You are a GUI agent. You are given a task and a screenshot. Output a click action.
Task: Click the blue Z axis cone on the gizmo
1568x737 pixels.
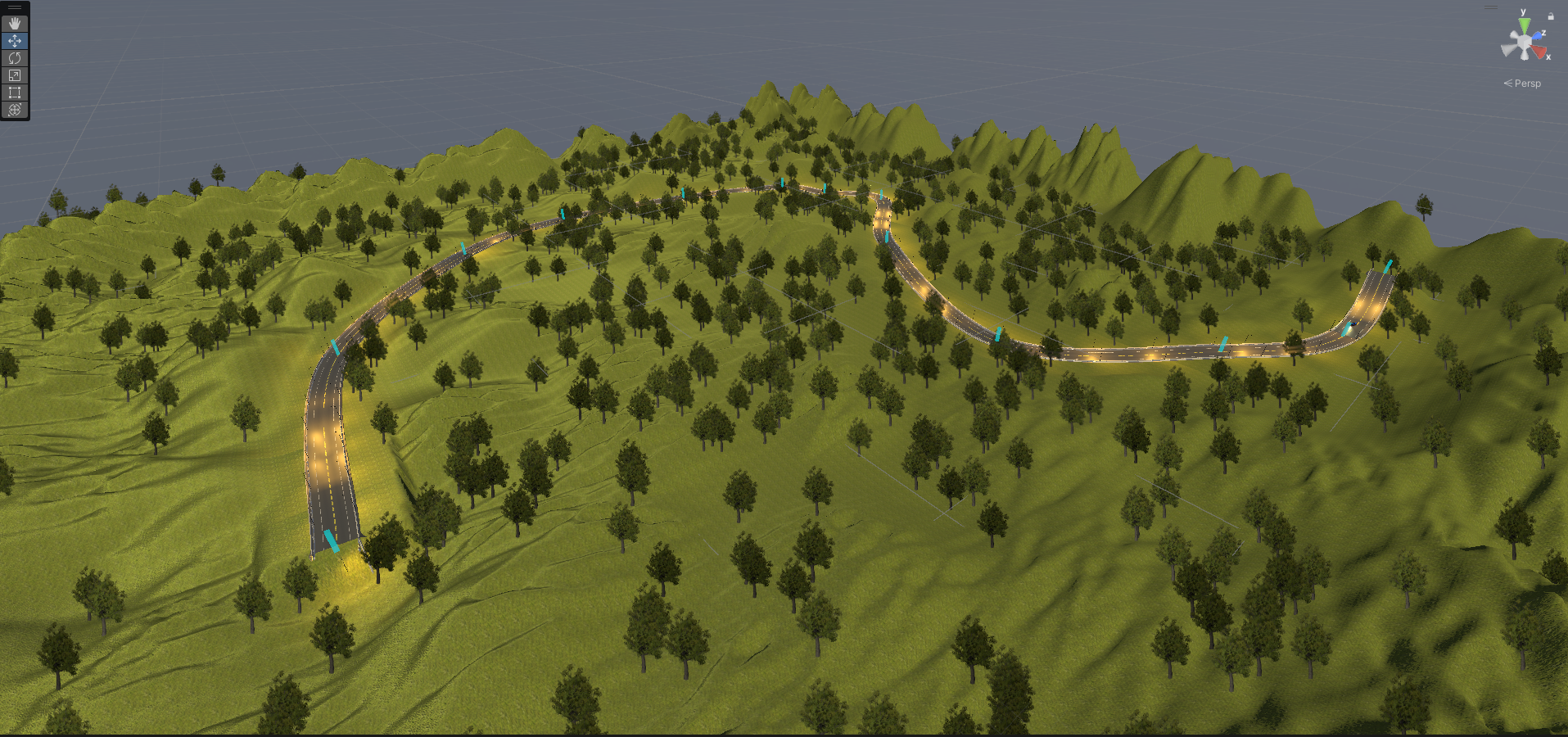1537,36
